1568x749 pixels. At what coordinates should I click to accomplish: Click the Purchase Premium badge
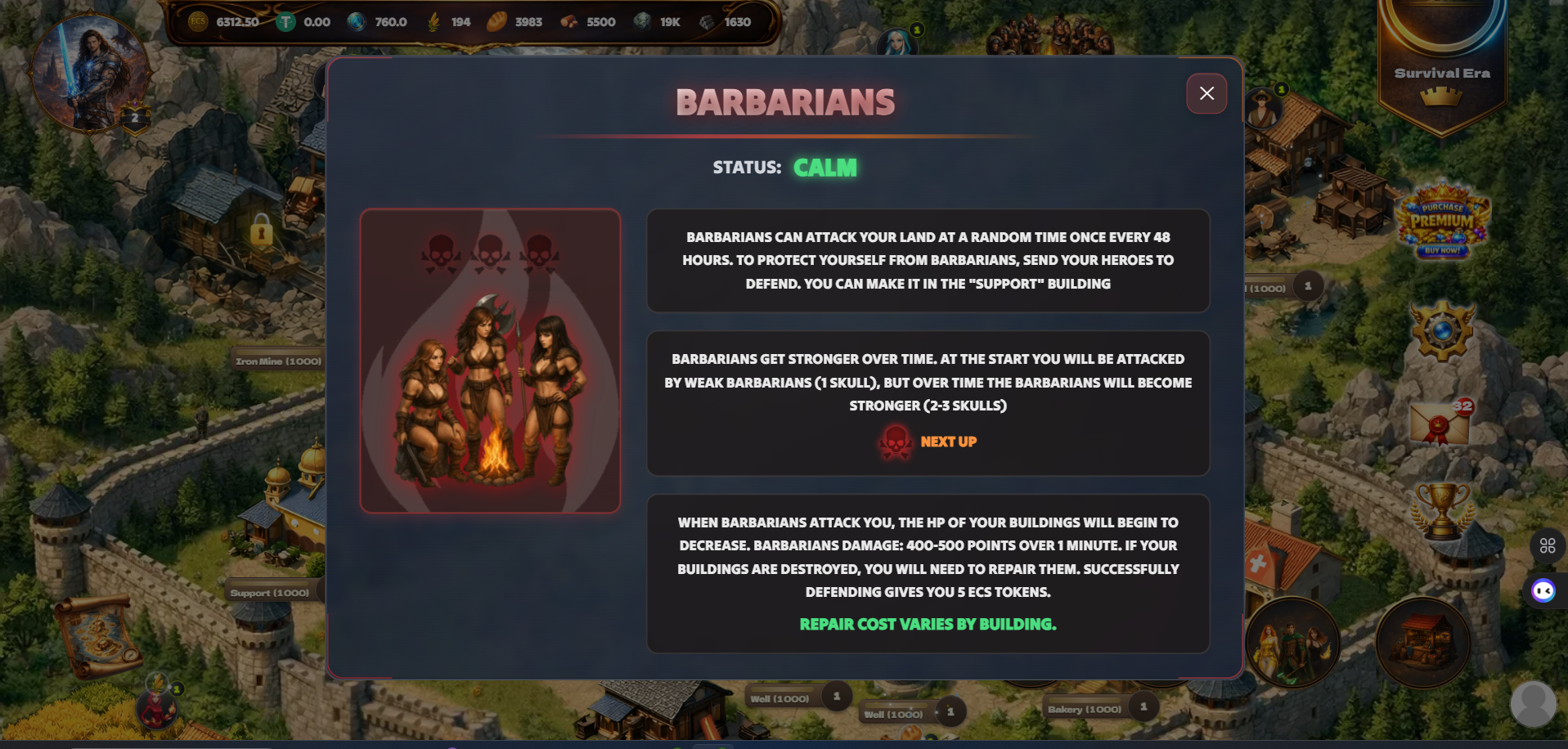(x=1443, y=221)
